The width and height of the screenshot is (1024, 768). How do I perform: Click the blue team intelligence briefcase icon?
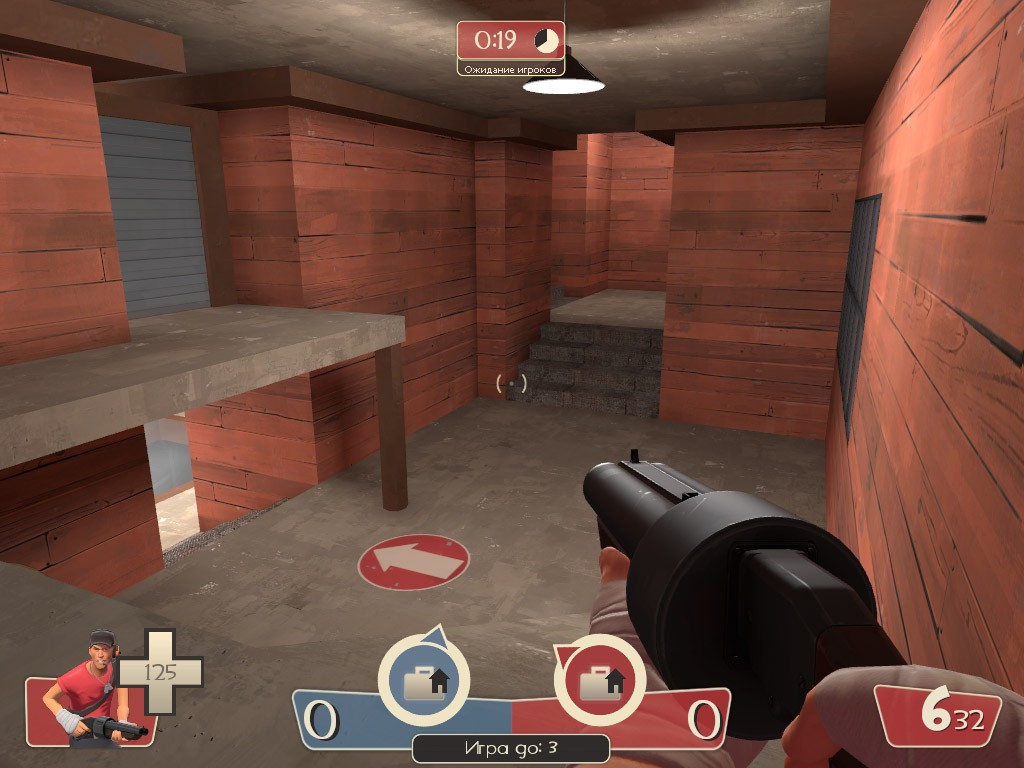[x=424, y=682]
